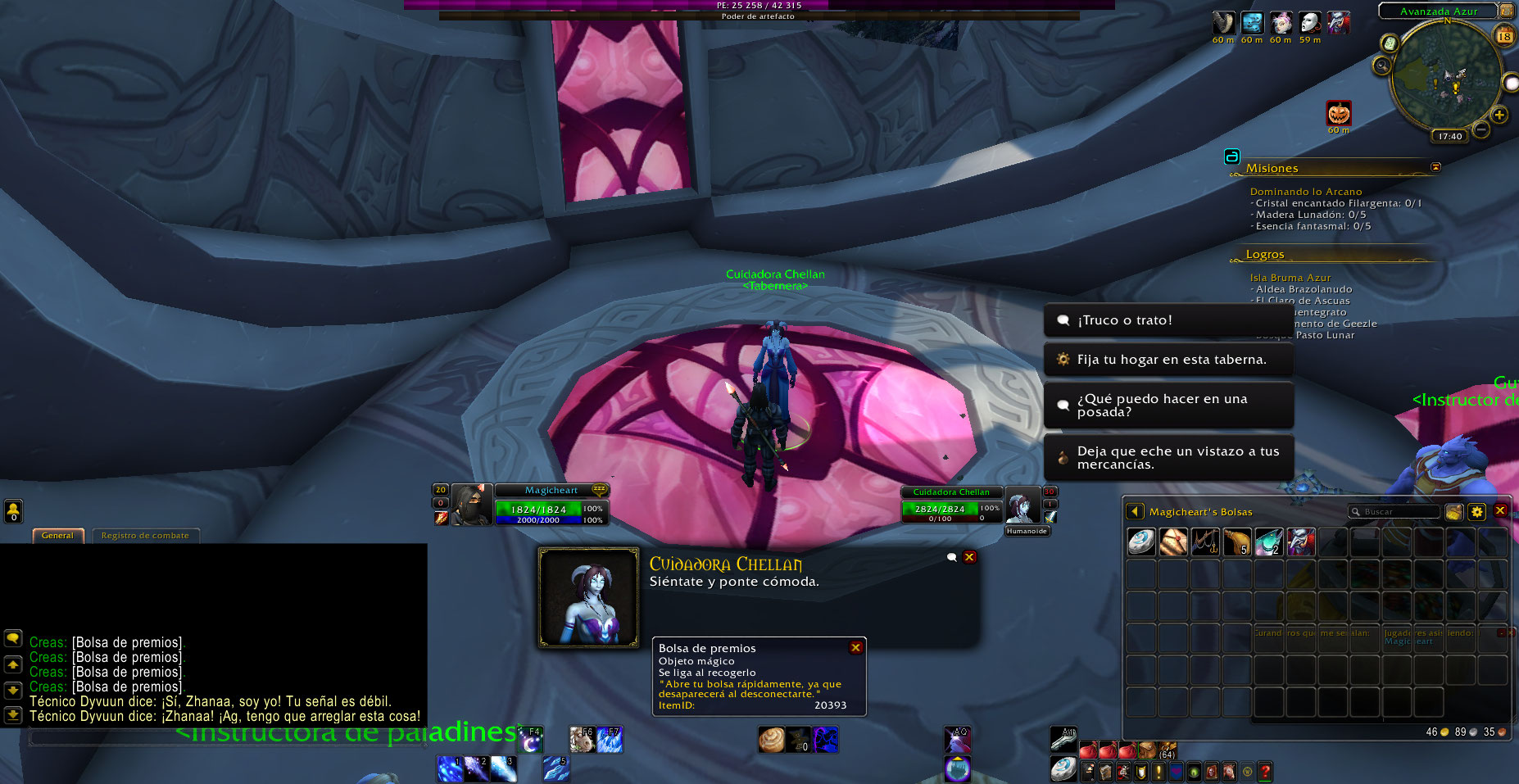Viewport: 1519px width, 784px height.
Task: Select the sealed letter item in the bag
Action: tap(1173, 542)
